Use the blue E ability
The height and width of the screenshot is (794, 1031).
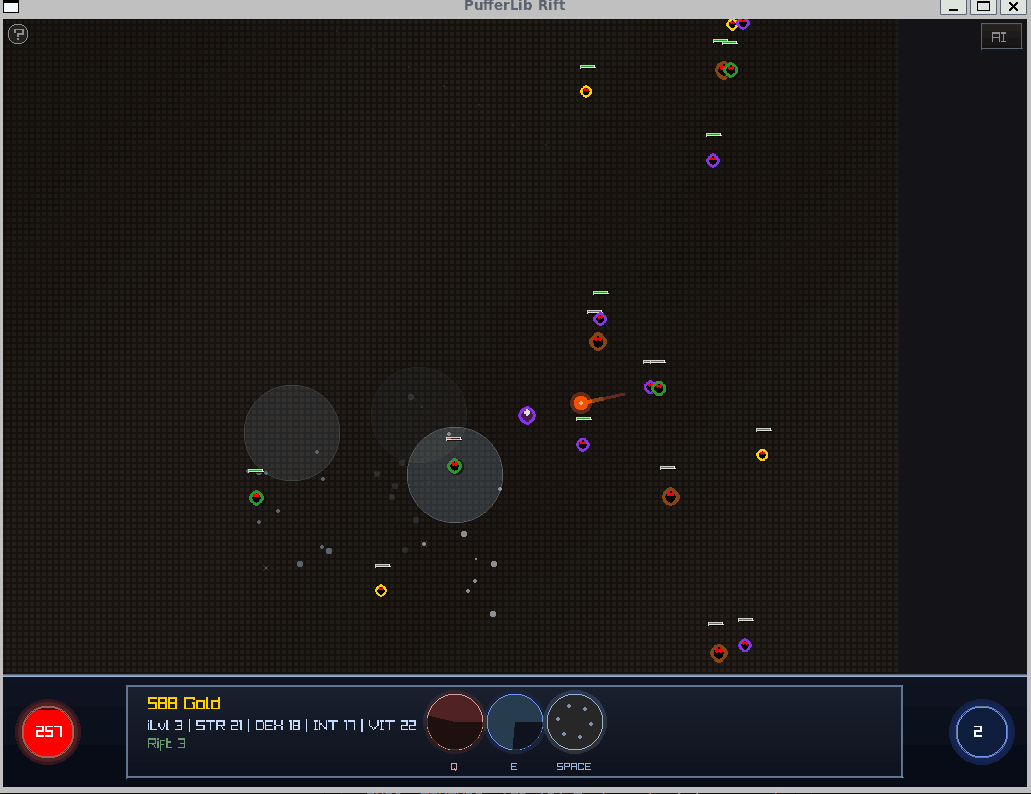(x=515, y=722)
